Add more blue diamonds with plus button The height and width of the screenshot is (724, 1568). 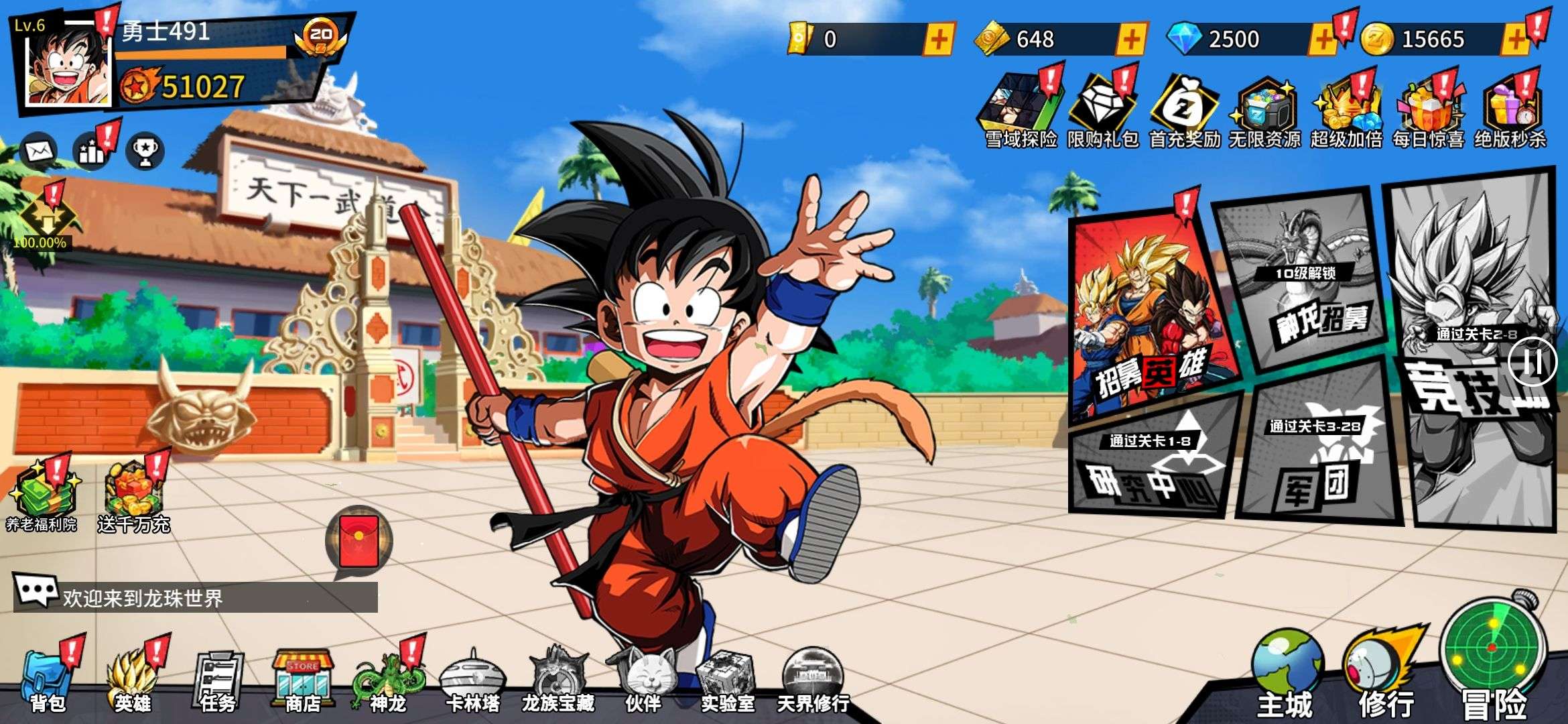[1322, 40]
